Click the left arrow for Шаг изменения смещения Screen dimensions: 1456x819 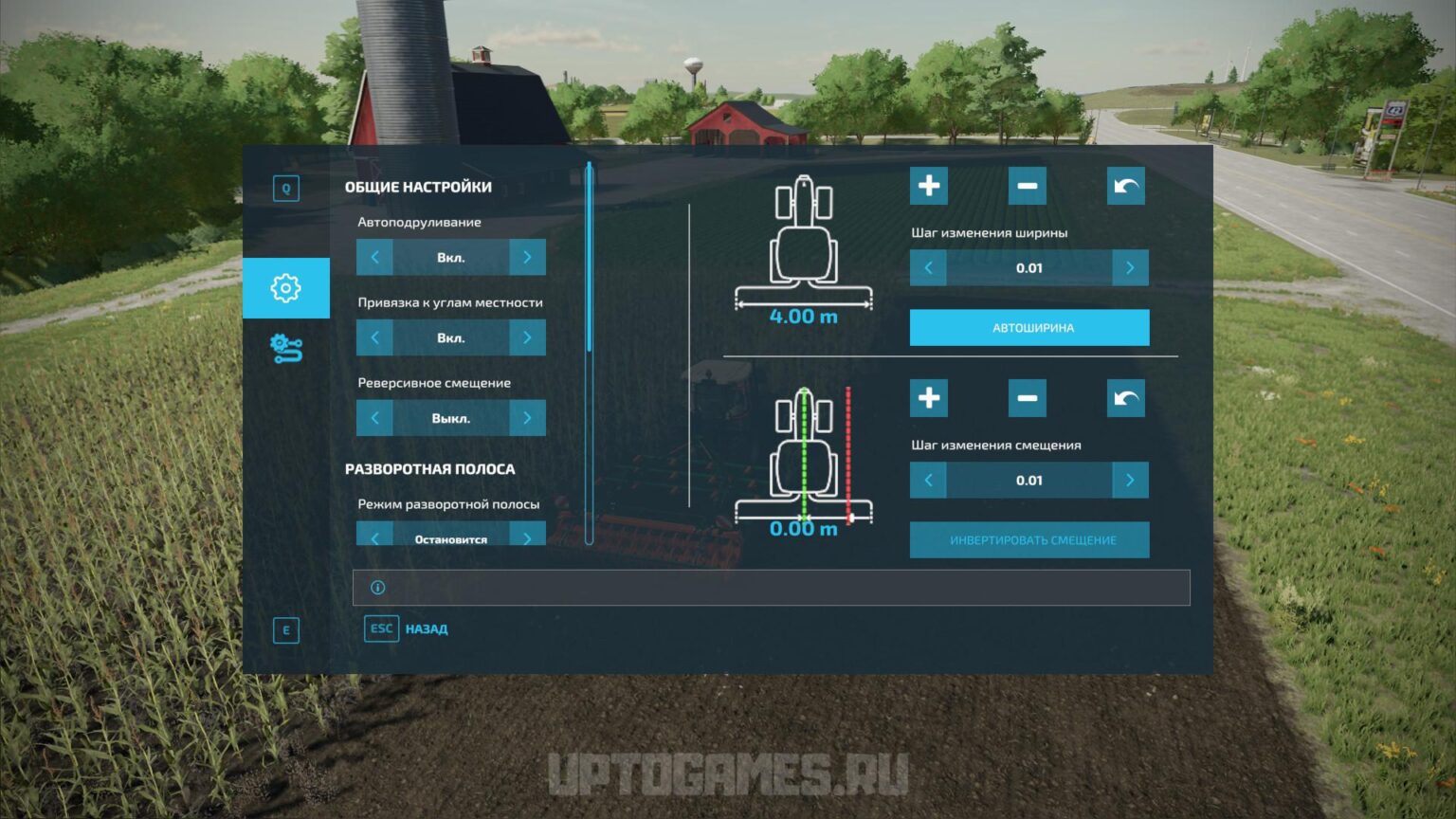click(927, 480)
